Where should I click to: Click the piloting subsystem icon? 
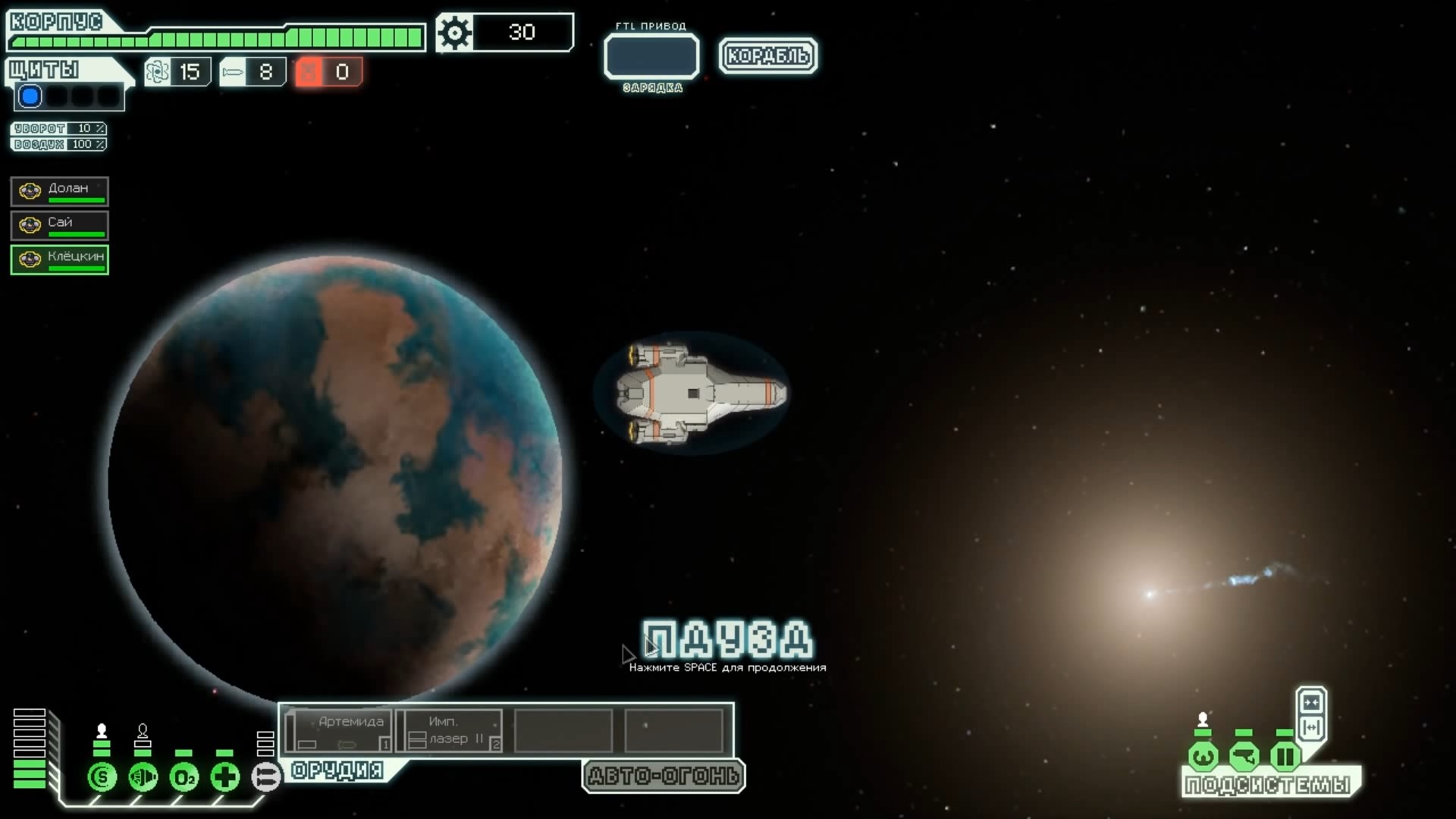[1203, 756]
